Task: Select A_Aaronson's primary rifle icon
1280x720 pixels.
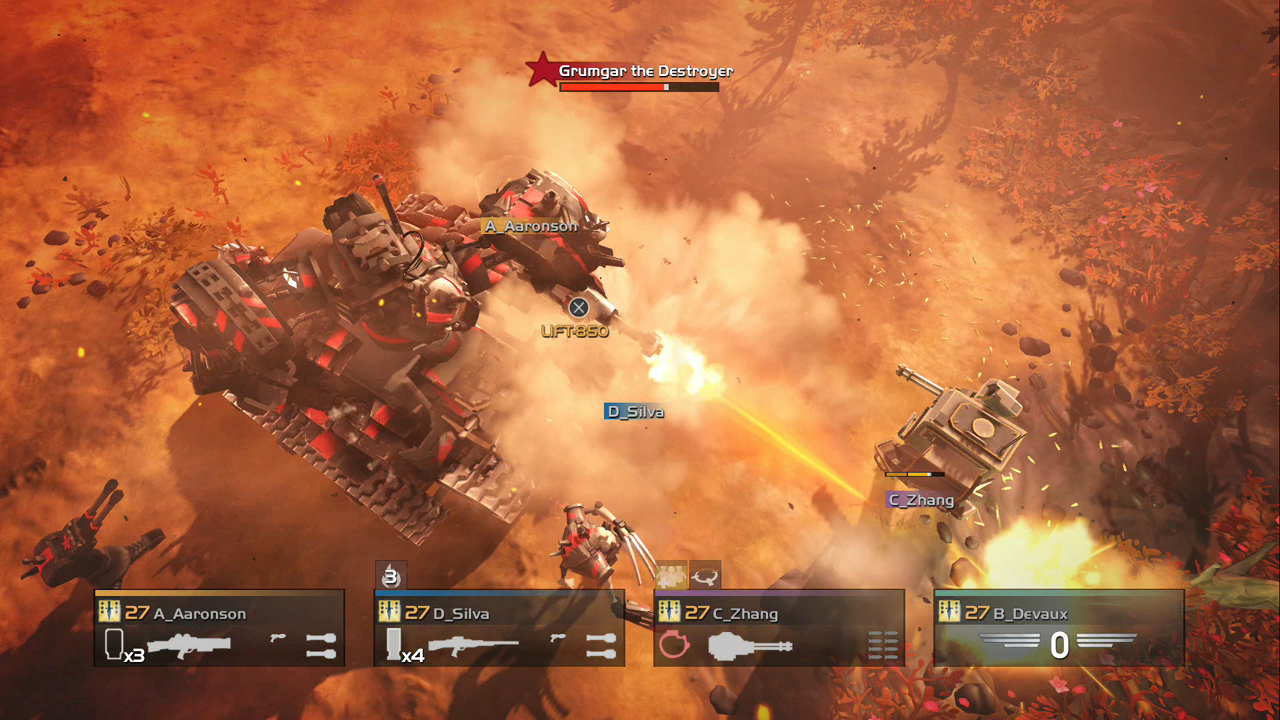Action: pos(188,645)
